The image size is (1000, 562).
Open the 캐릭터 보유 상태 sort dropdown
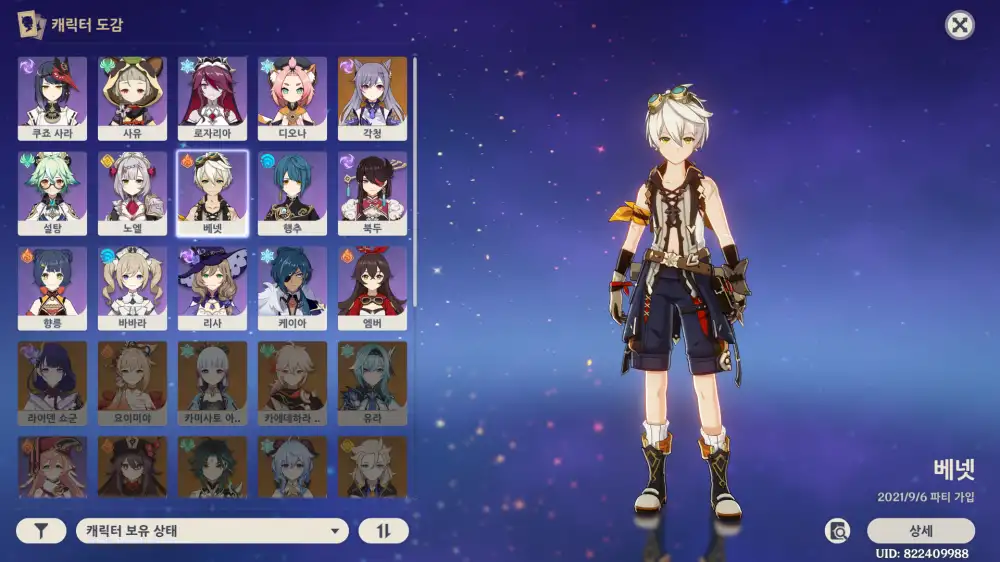pos(212,531)
